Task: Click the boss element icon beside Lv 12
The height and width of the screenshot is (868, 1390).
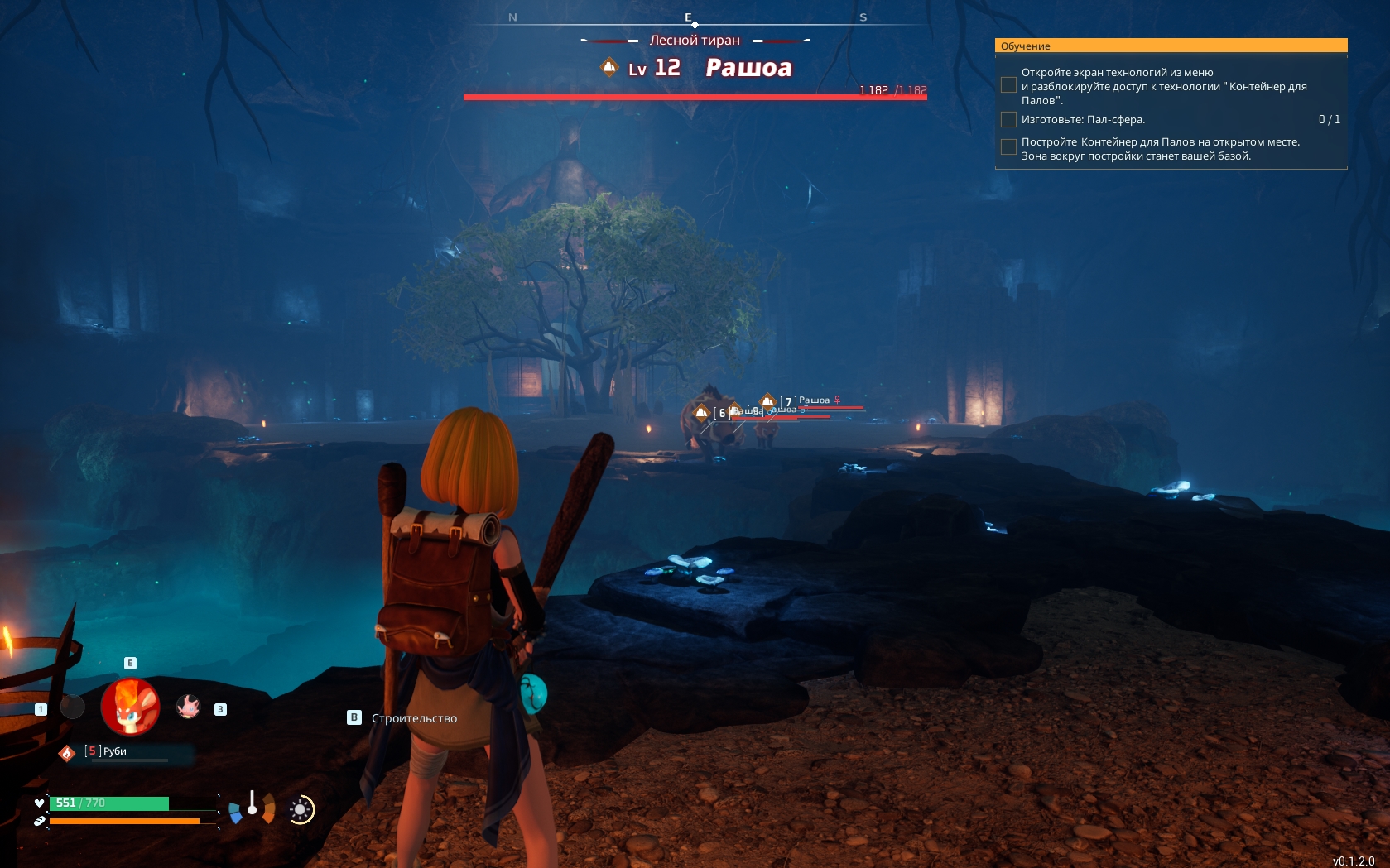Action: point(609,67)
